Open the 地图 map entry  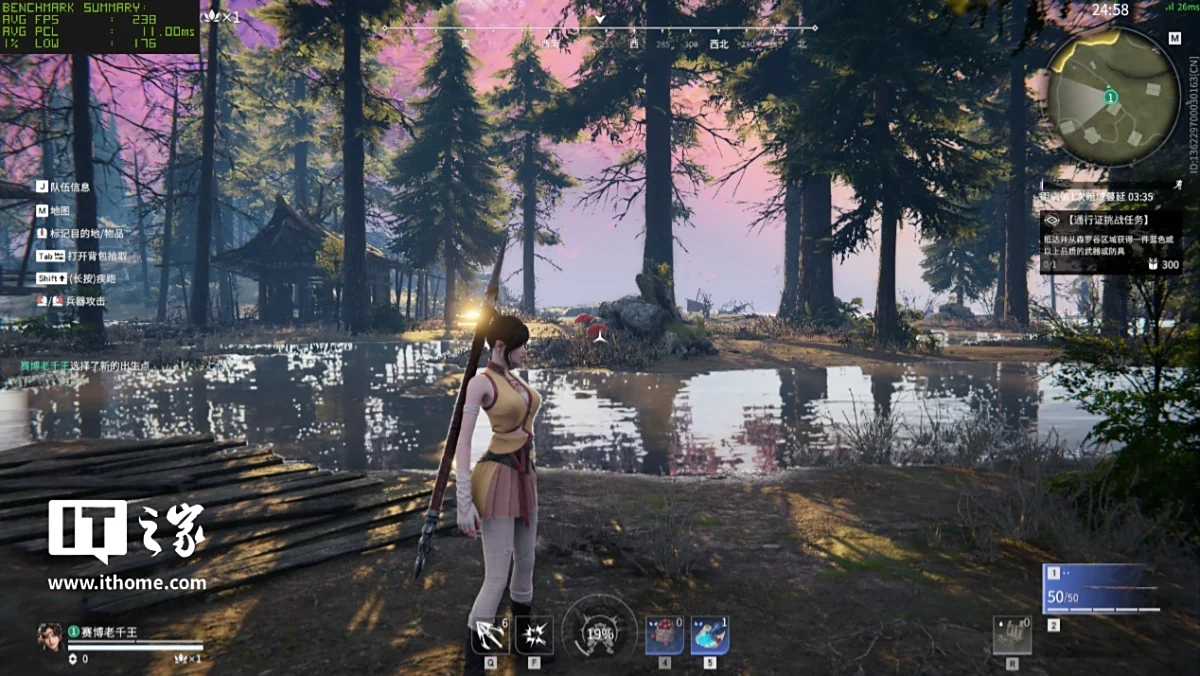point(59,211)
